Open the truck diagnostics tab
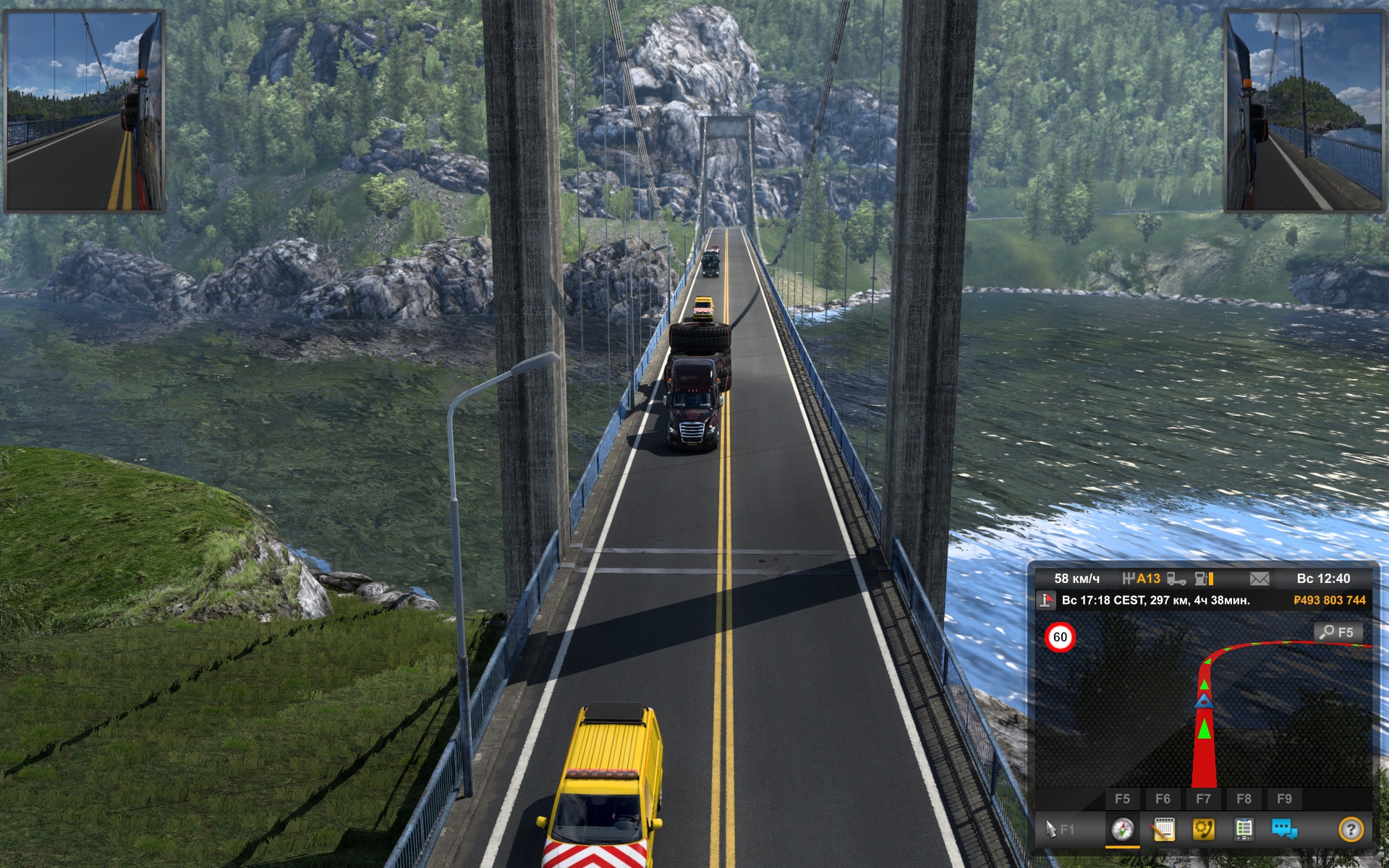This screenshot has width=1389, height=868. (x=1244, y=829)
